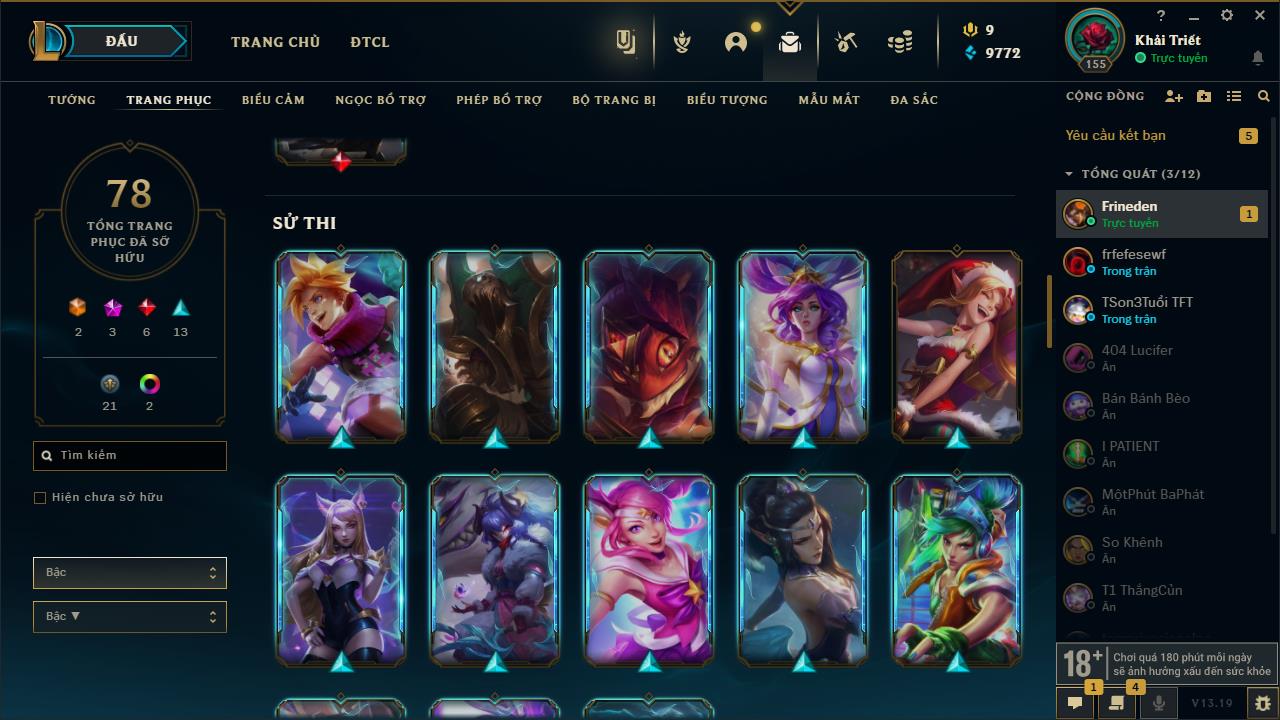Open the Store with the coins icon
1280x720 pixels.
click(x=899, y=40)
